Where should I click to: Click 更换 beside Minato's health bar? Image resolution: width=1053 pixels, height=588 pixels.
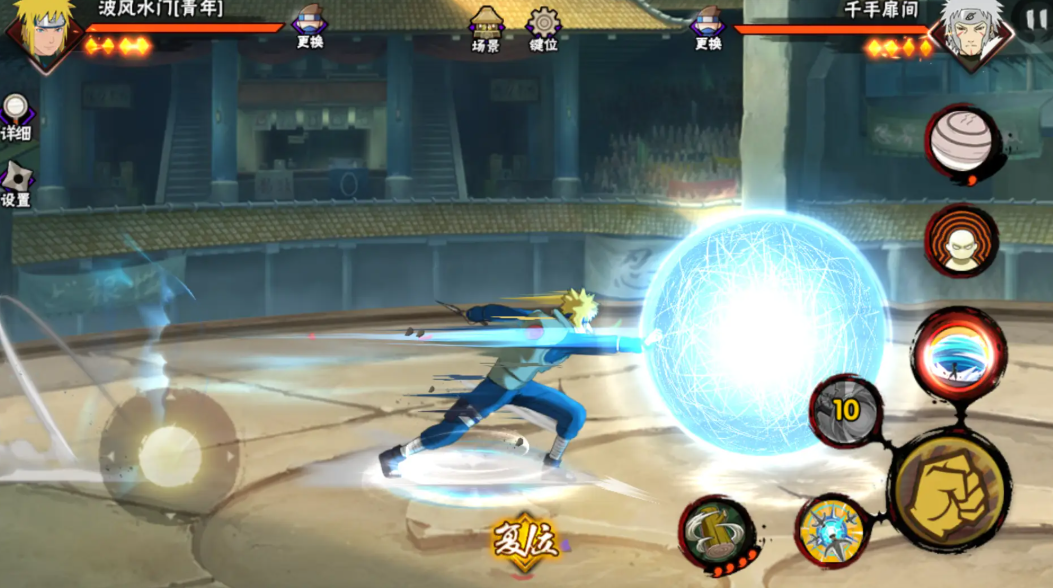(x=310, y=26)
